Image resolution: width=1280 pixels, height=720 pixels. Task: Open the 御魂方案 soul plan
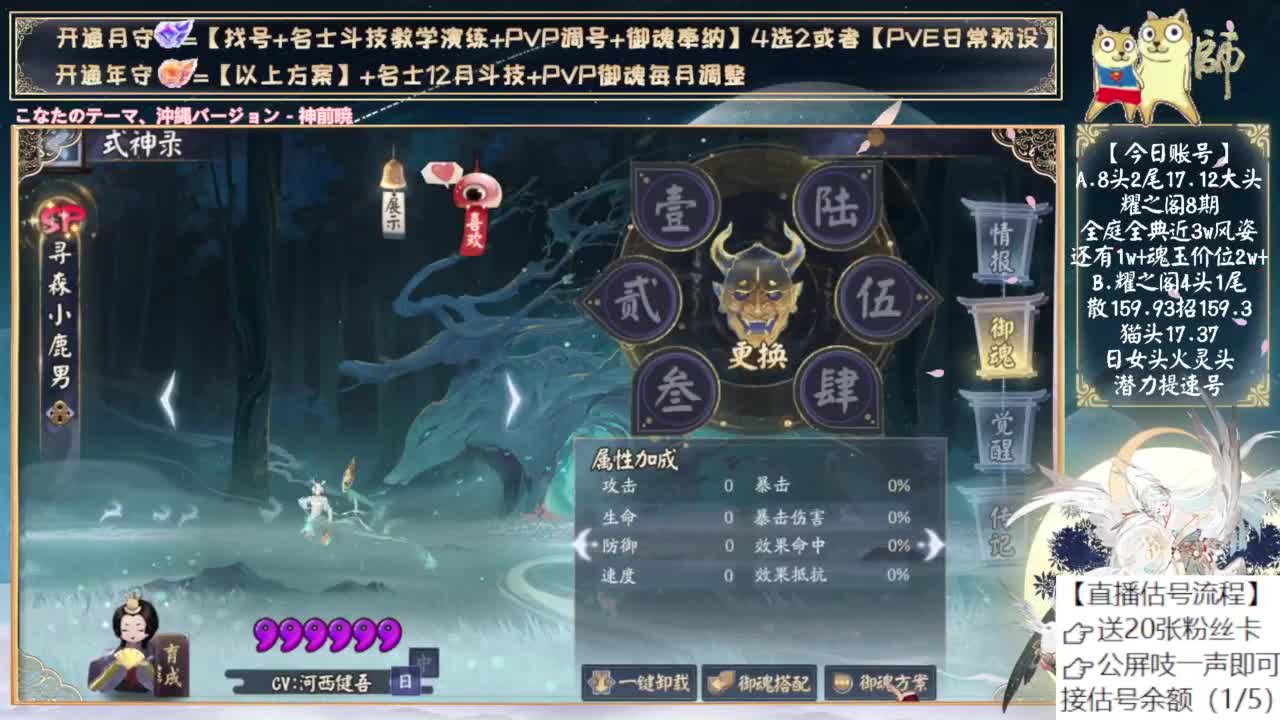pos(878,684)
